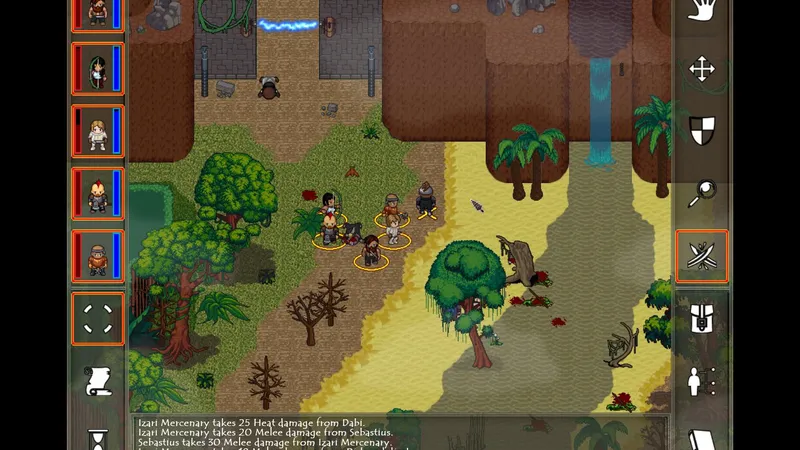The width and height of the screenshot is (800, 450).
Task: Select the dark-haired archer party portrait
Action: point(98,70)
